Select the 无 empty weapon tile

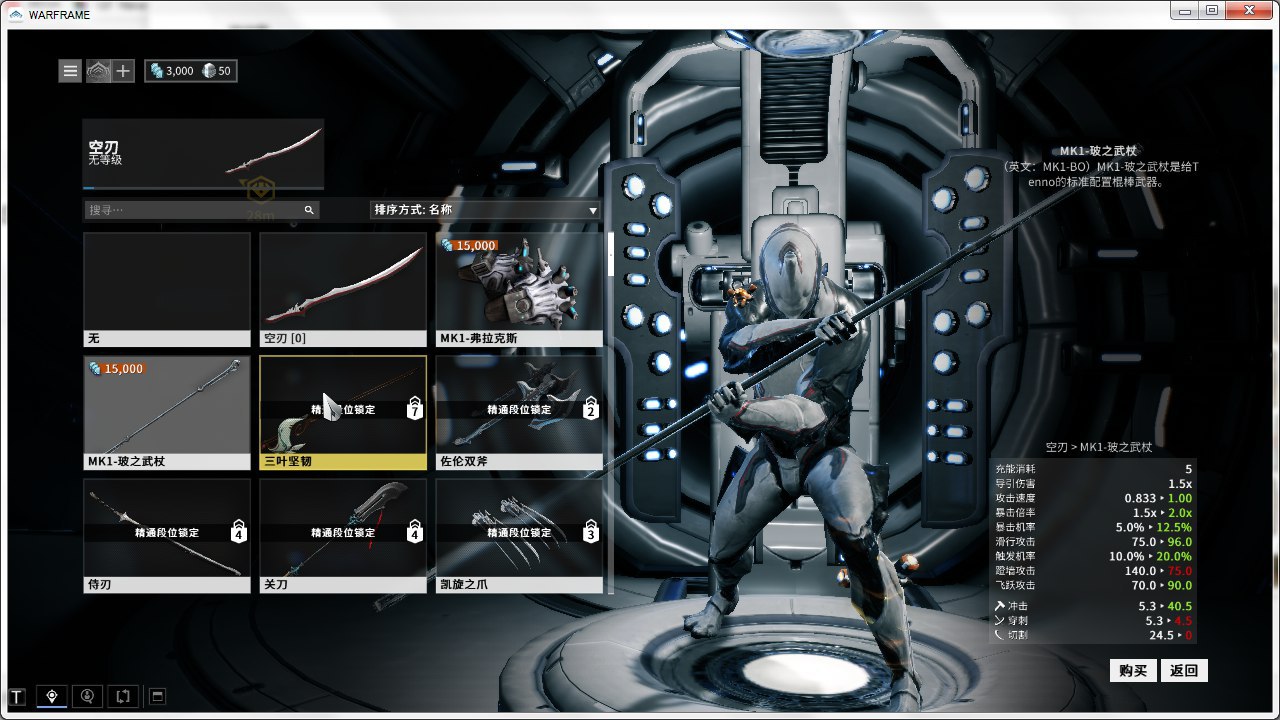(x=167, y=290)
